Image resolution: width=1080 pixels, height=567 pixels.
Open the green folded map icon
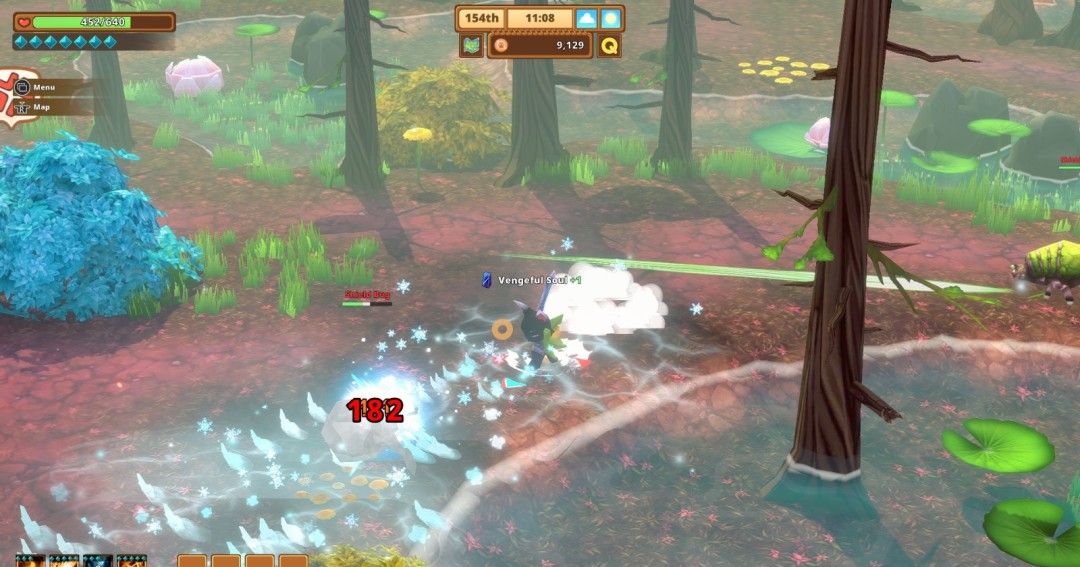[471, 45]
